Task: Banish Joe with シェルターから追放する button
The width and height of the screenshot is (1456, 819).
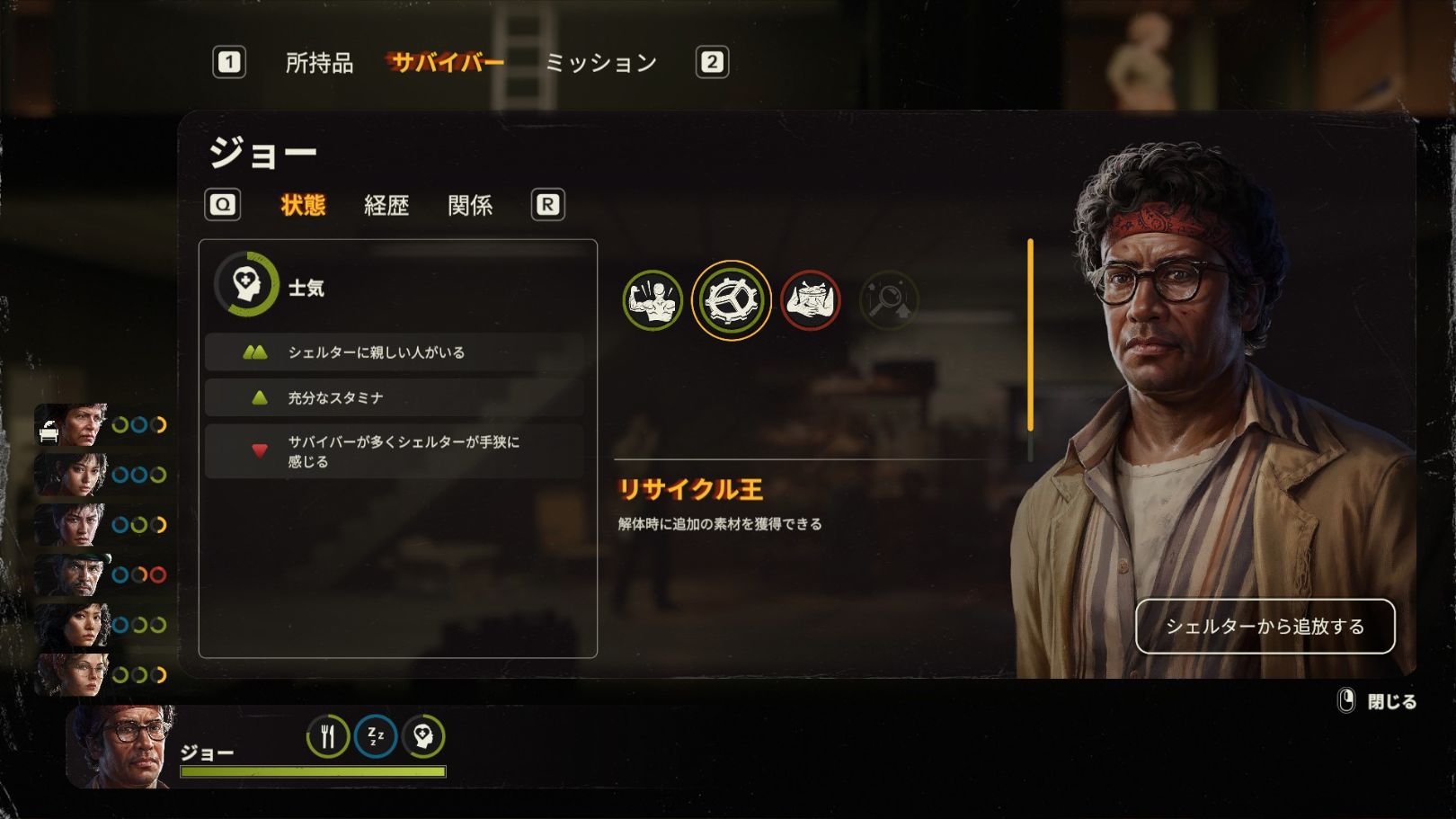Action: point(1265,627)
